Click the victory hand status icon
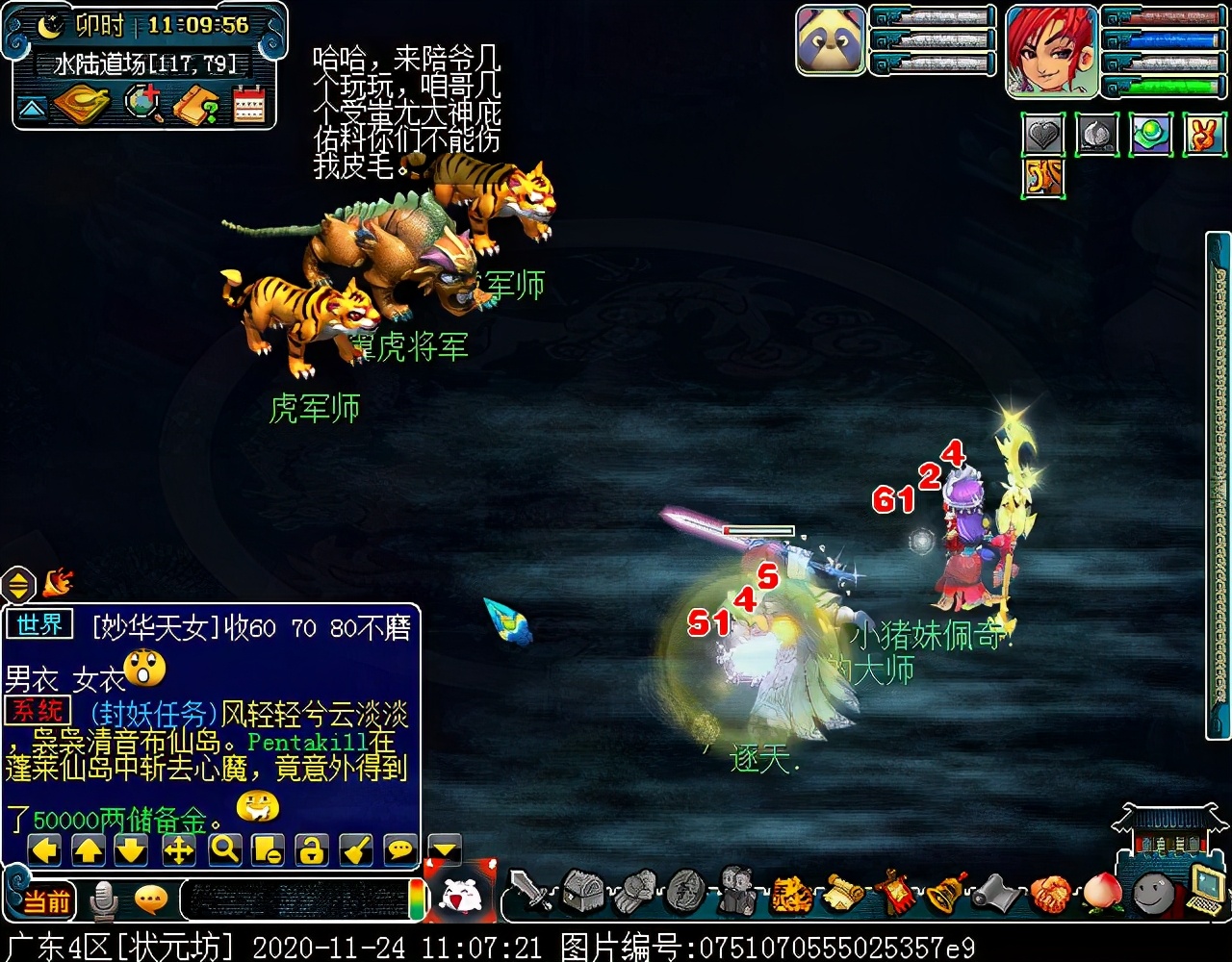 click(1204, 136)
